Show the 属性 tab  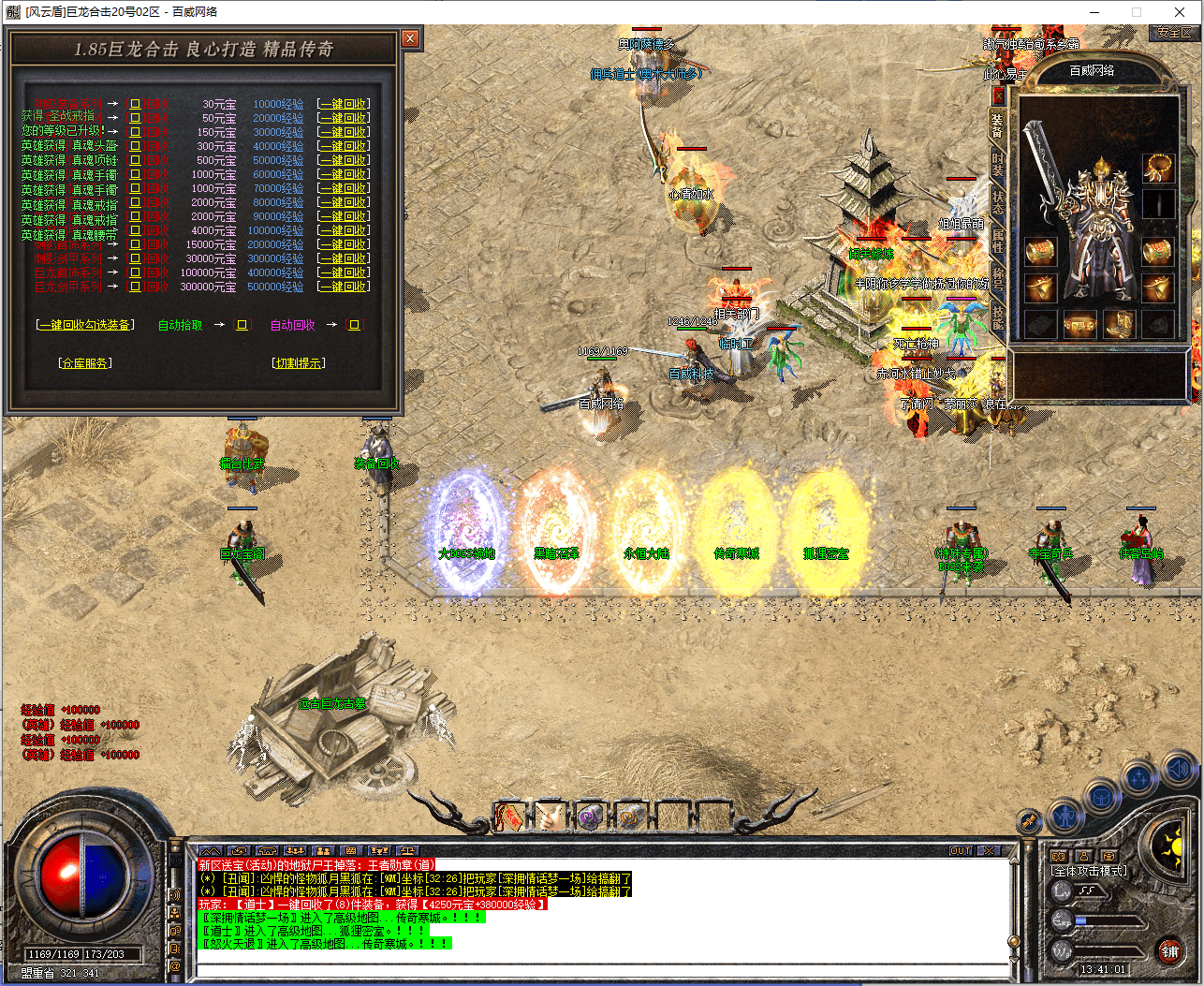[x=998, y=242]
